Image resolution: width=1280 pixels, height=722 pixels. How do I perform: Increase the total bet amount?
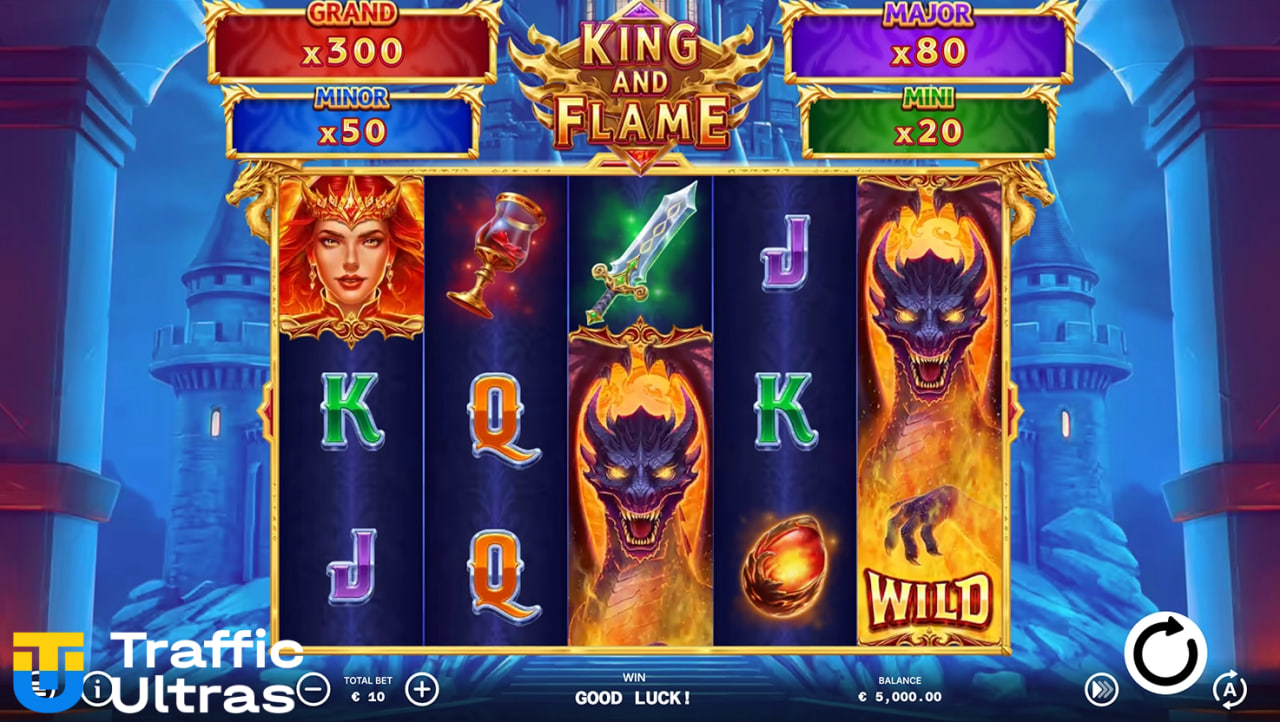point(423,690)
